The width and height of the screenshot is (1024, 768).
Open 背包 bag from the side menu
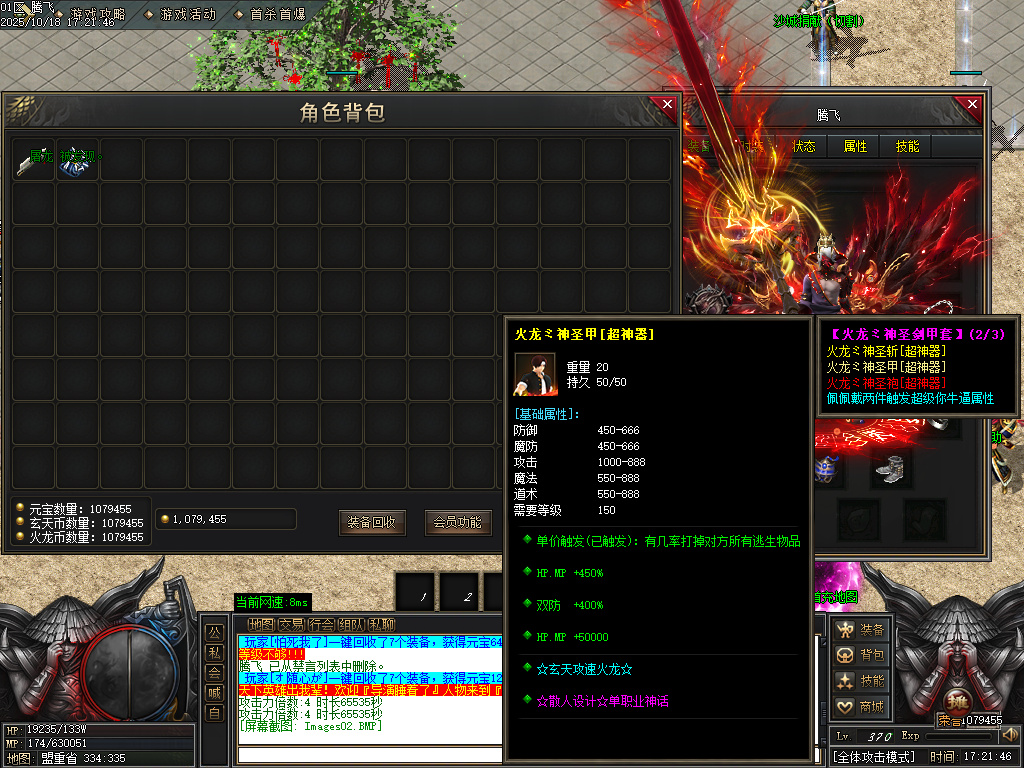(x=862, y=655)
